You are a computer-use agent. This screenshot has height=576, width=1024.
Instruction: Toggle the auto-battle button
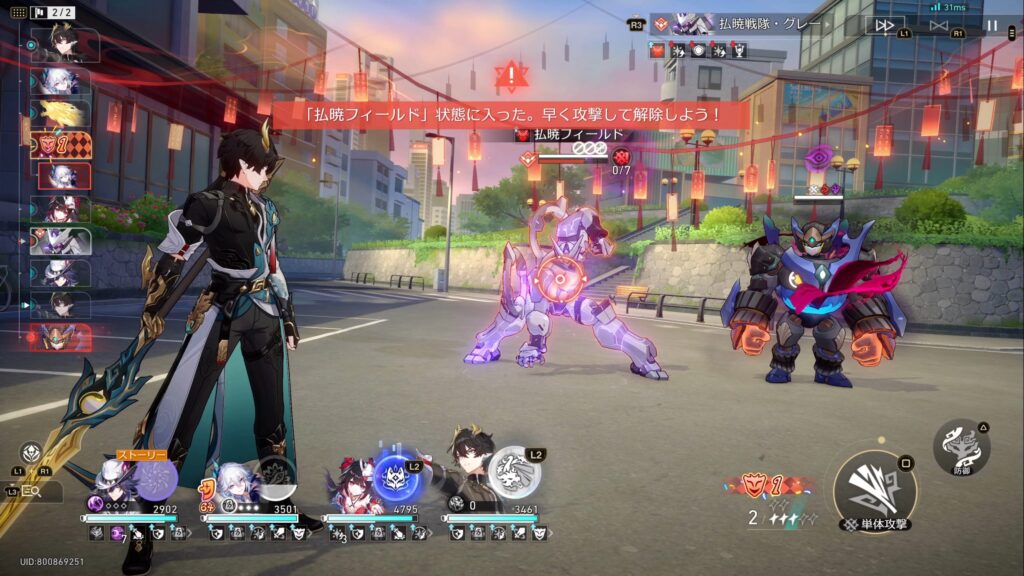point(938,25)
